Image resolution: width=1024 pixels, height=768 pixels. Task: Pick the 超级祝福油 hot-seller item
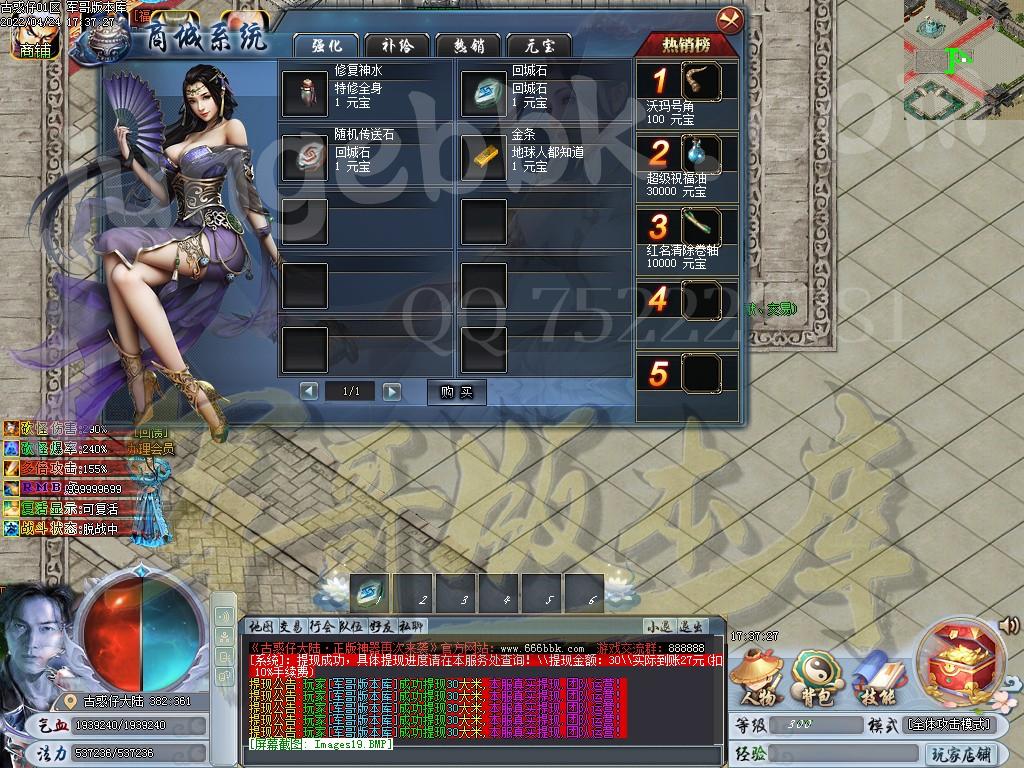(702, 154)
